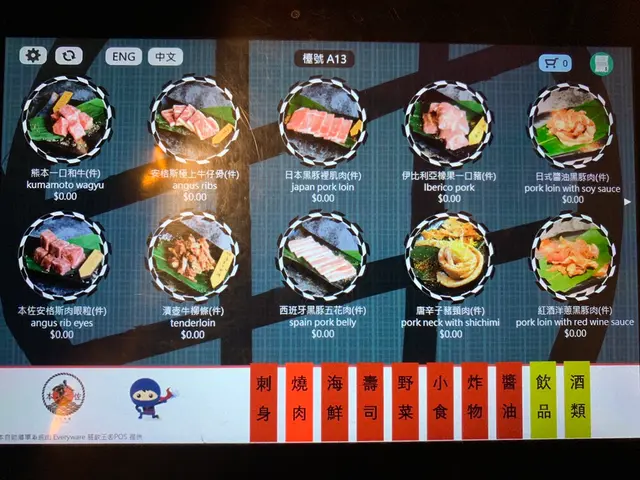
Task: Select the kumamoto wagyu dish
Action: (x=67, y=124)
